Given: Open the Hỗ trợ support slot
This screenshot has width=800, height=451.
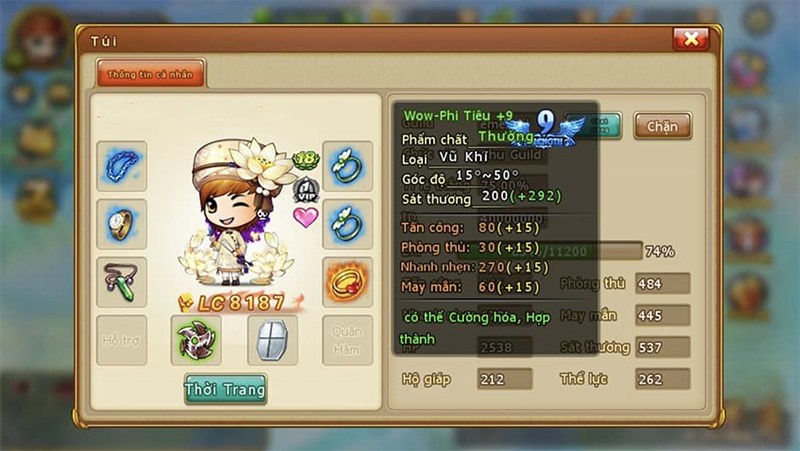Looking at the screenshot, I should pyautogui.click(x=121, y=340).
